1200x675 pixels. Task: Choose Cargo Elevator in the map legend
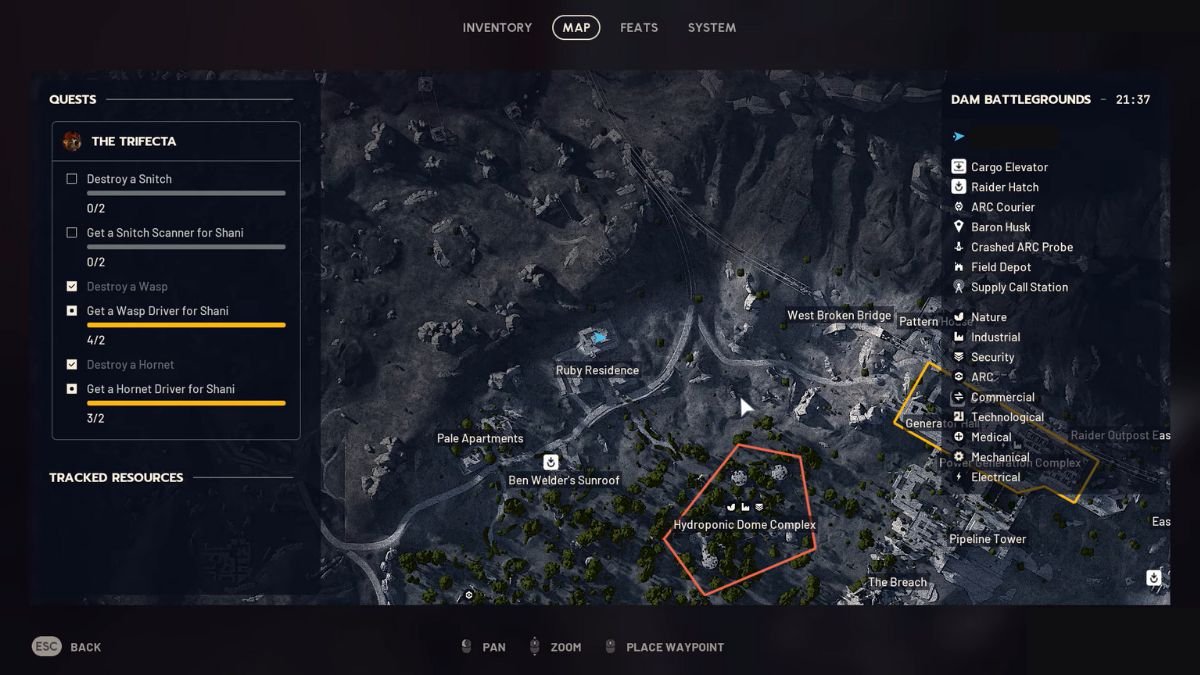(x=1009, y=167)
